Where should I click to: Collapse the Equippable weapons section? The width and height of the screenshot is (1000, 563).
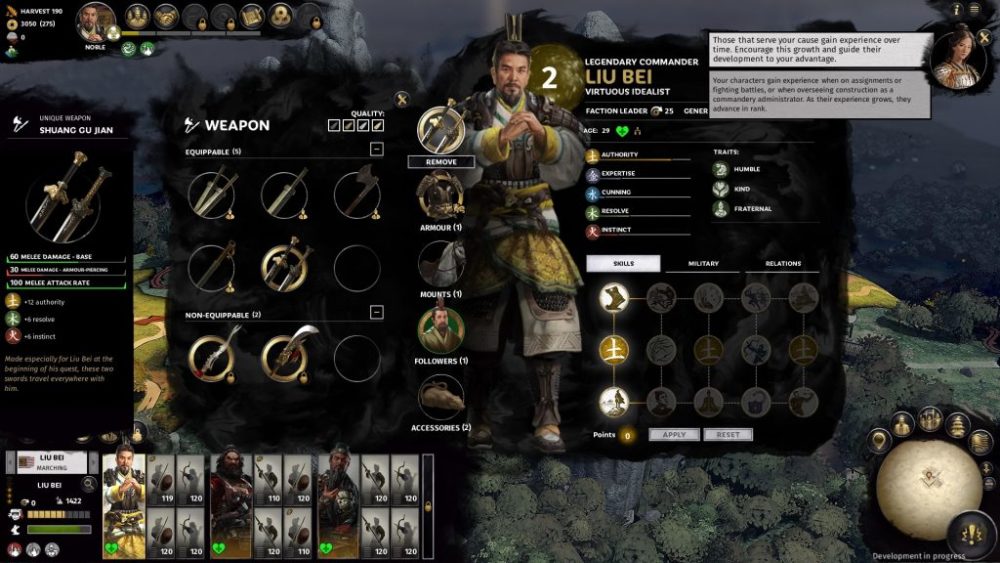(x=376, y=150)
